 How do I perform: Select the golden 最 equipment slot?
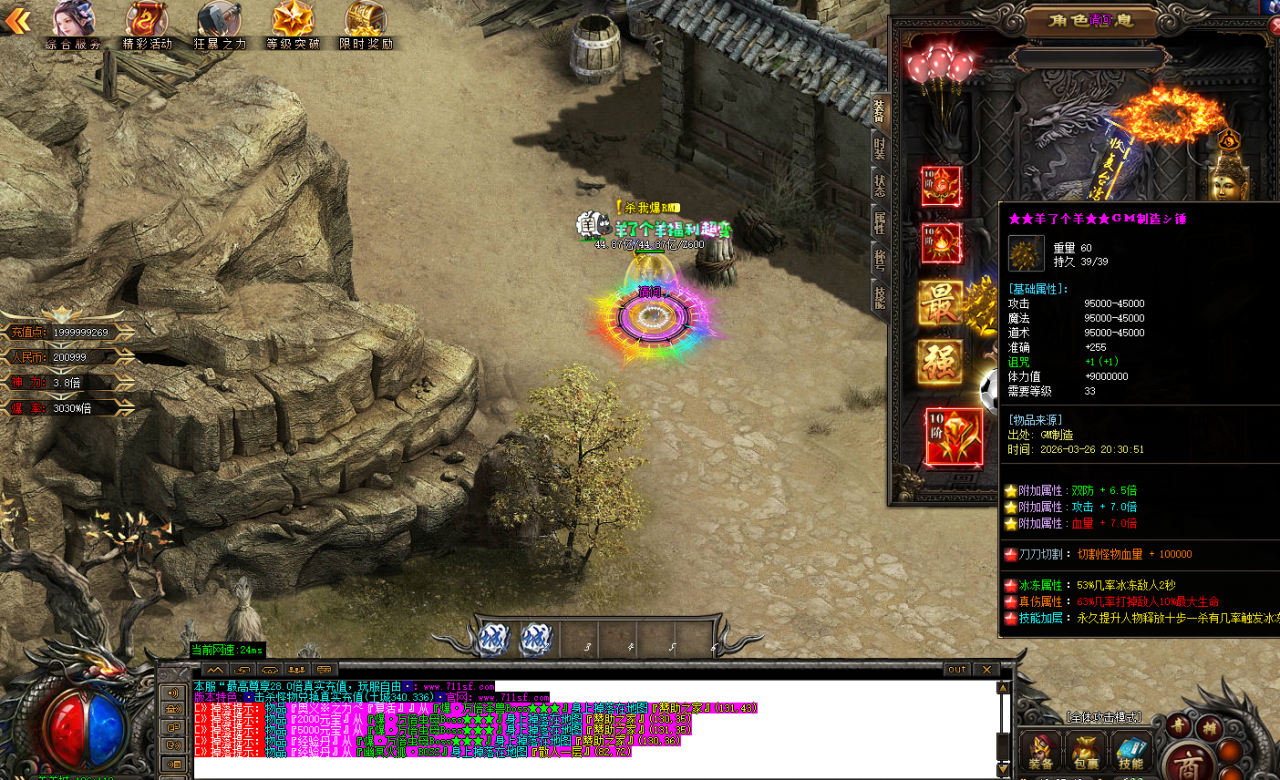tap(941, 303)
